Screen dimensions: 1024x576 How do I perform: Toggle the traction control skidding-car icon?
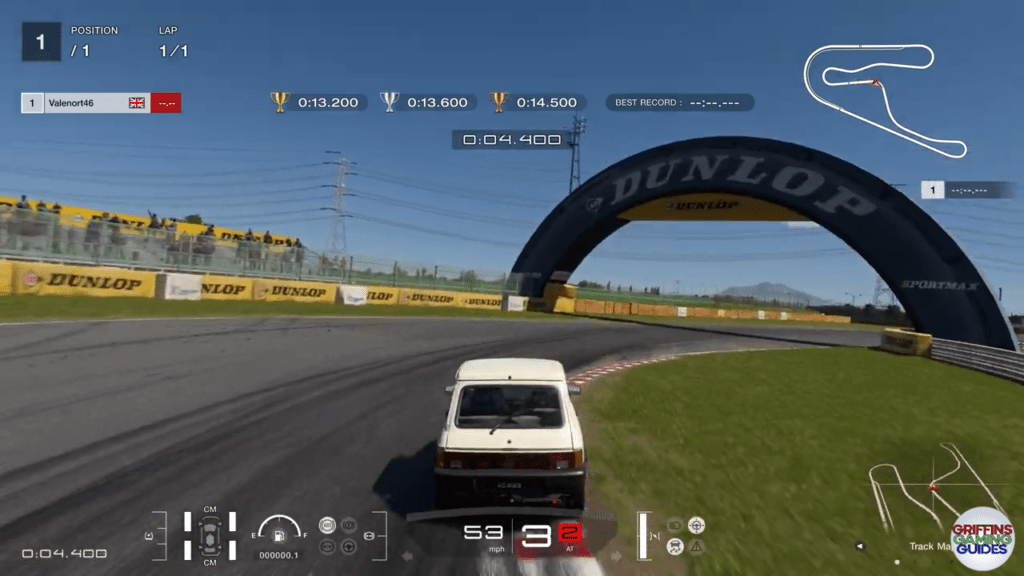click(675, 546)
